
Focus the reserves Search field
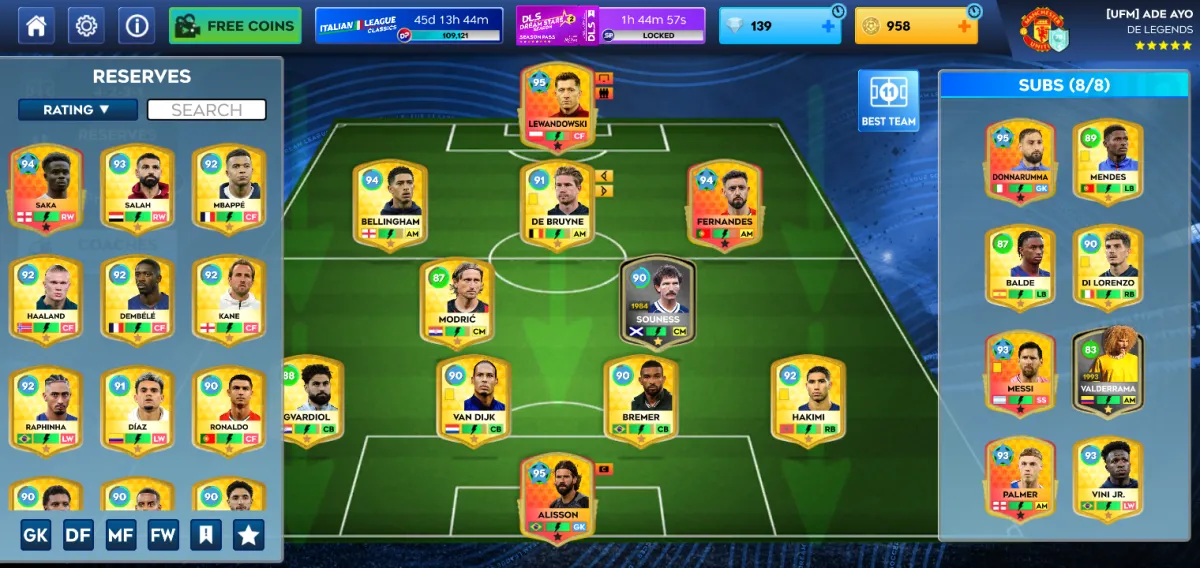pyautogui.click(x=206, y=110)
